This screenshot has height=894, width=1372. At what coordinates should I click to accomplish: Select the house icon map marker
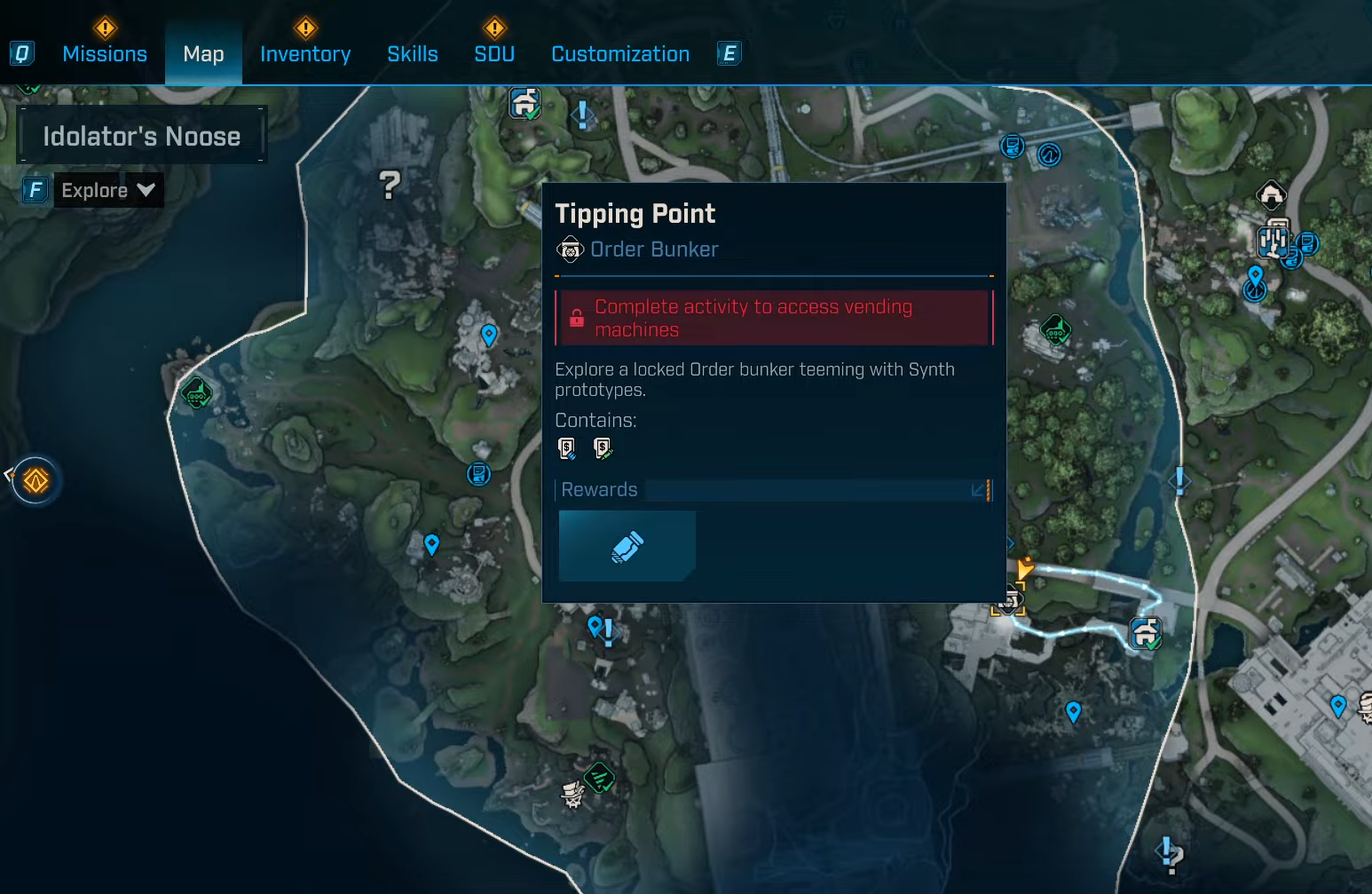1271,193
